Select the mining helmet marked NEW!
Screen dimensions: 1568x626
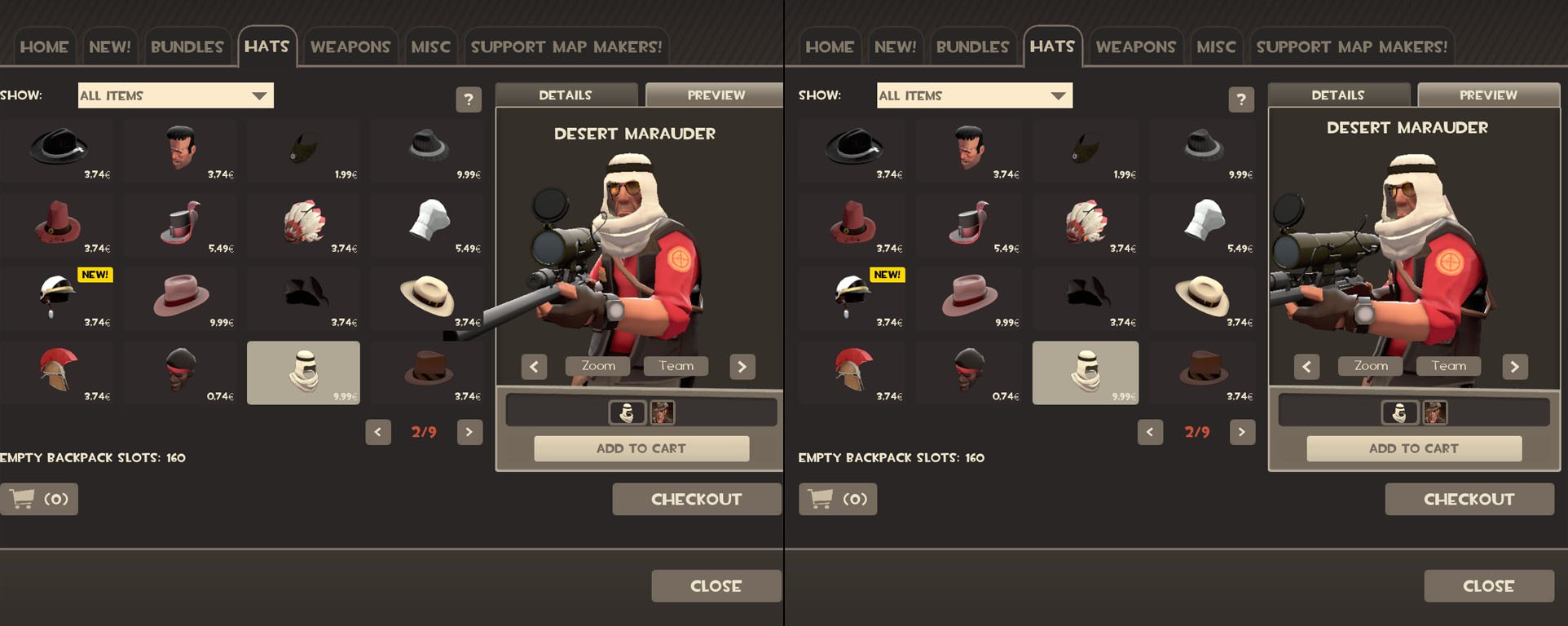58,298
